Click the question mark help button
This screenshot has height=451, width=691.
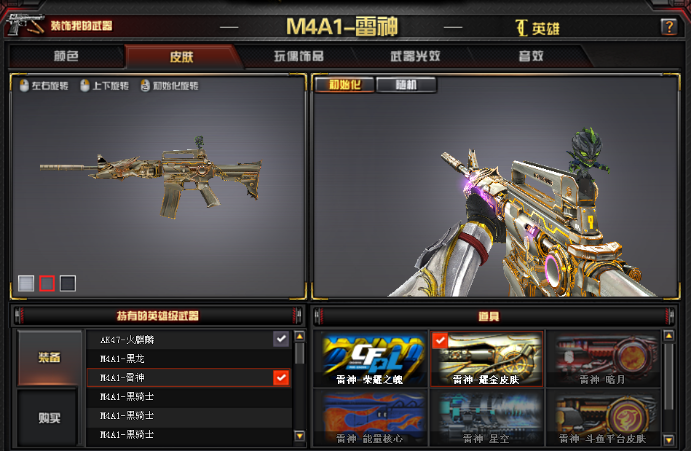pos(668,27)
